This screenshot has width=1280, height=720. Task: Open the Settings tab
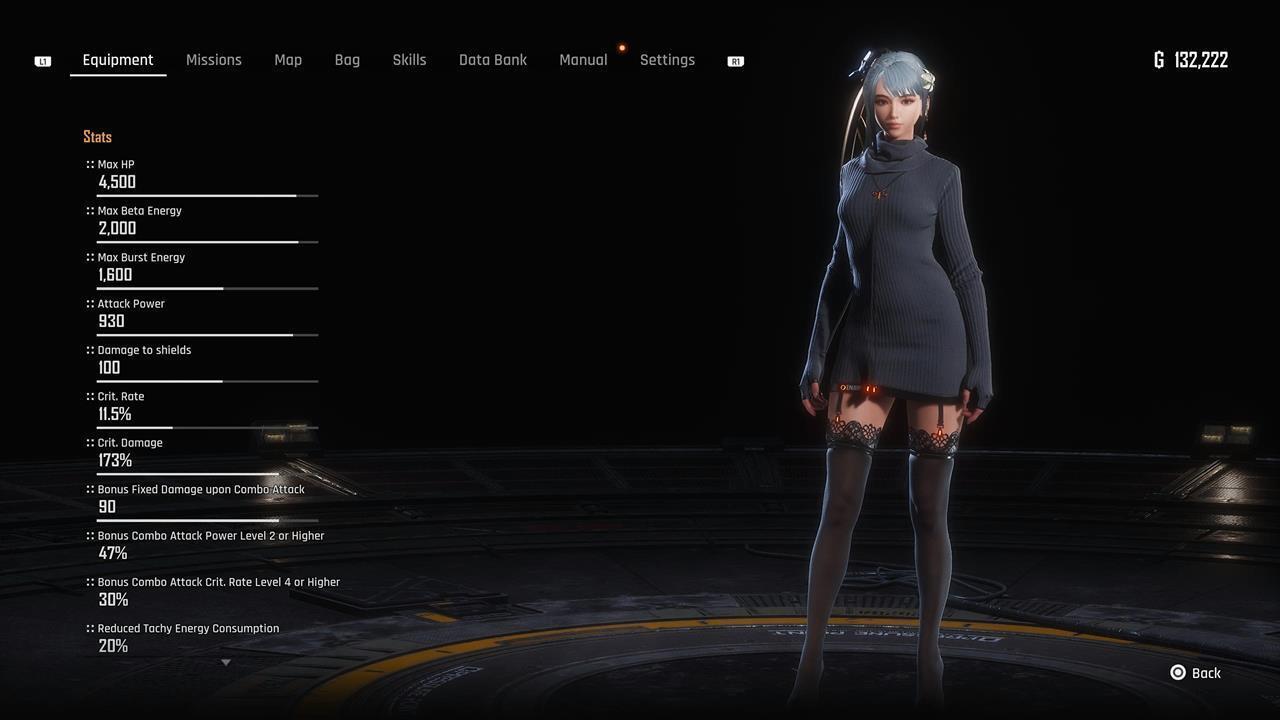point(667,60)
